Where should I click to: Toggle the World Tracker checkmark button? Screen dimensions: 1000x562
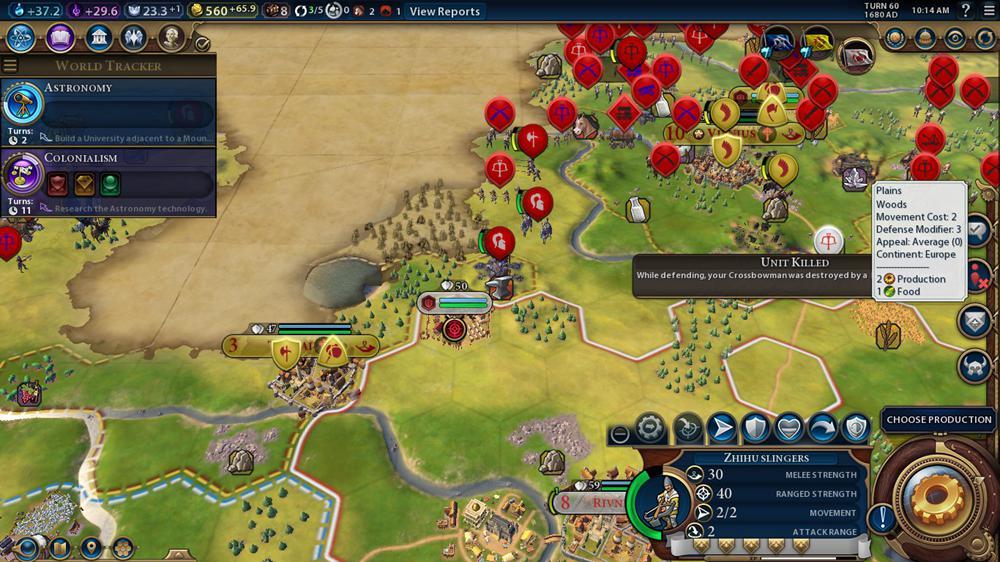[202, 43]
